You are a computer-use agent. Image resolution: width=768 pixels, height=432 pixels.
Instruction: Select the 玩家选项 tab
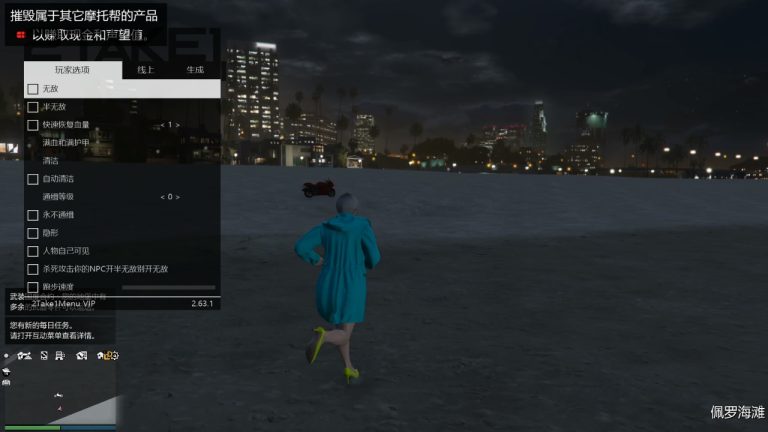(72, 70)
